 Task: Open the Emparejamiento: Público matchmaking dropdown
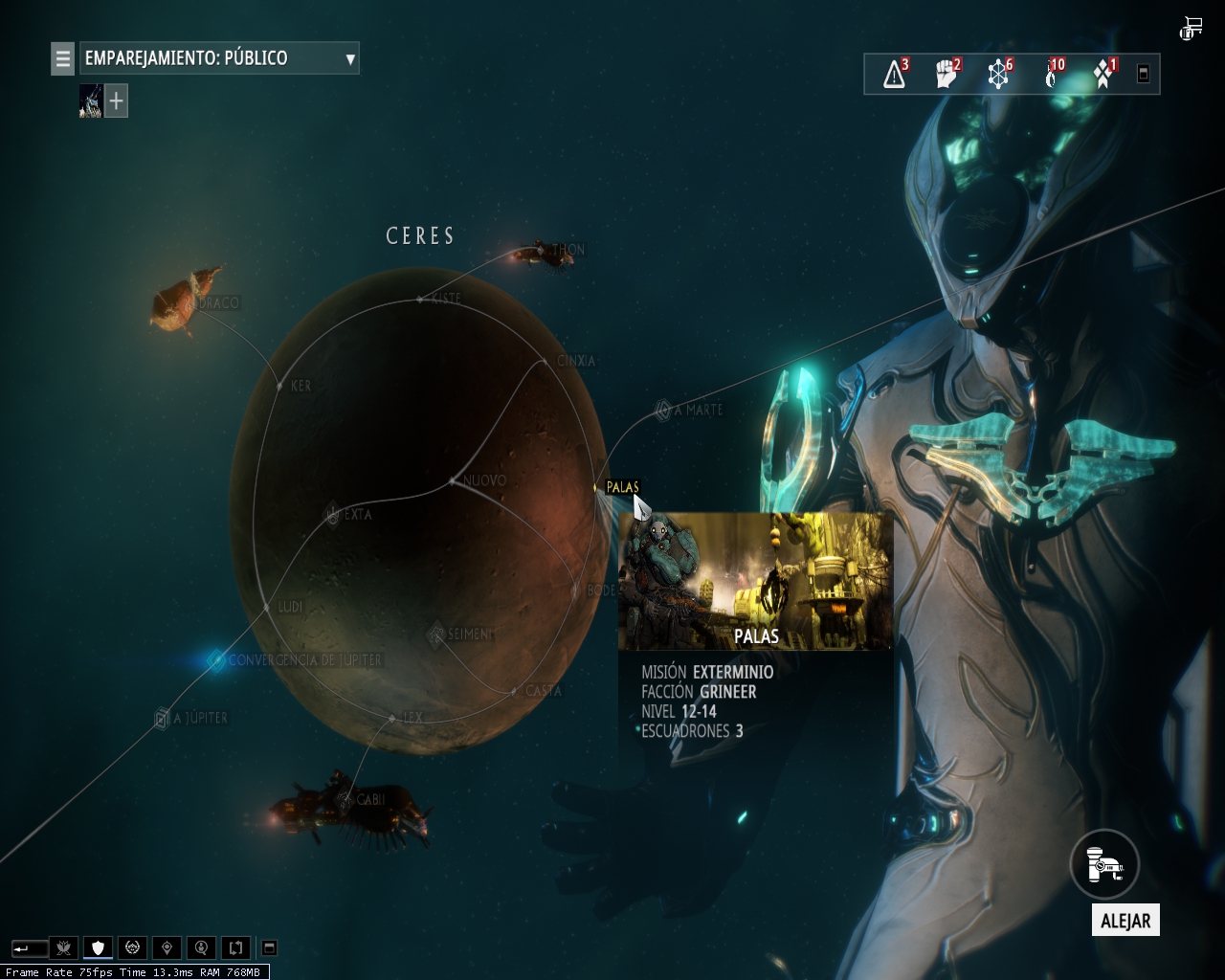pyautogui.click(x=219, y=58)
